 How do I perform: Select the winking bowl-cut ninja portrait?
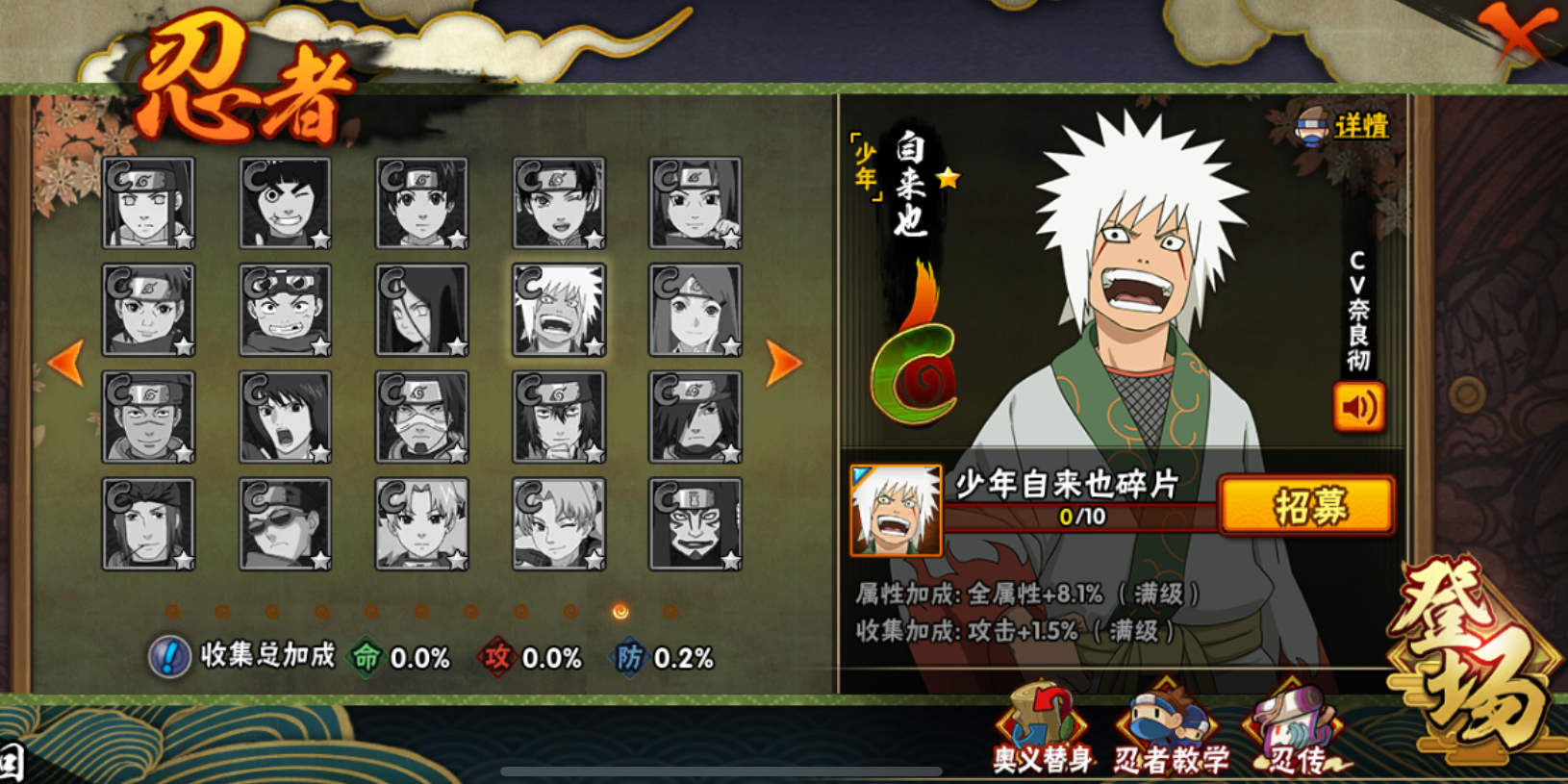tap(285, 203)
